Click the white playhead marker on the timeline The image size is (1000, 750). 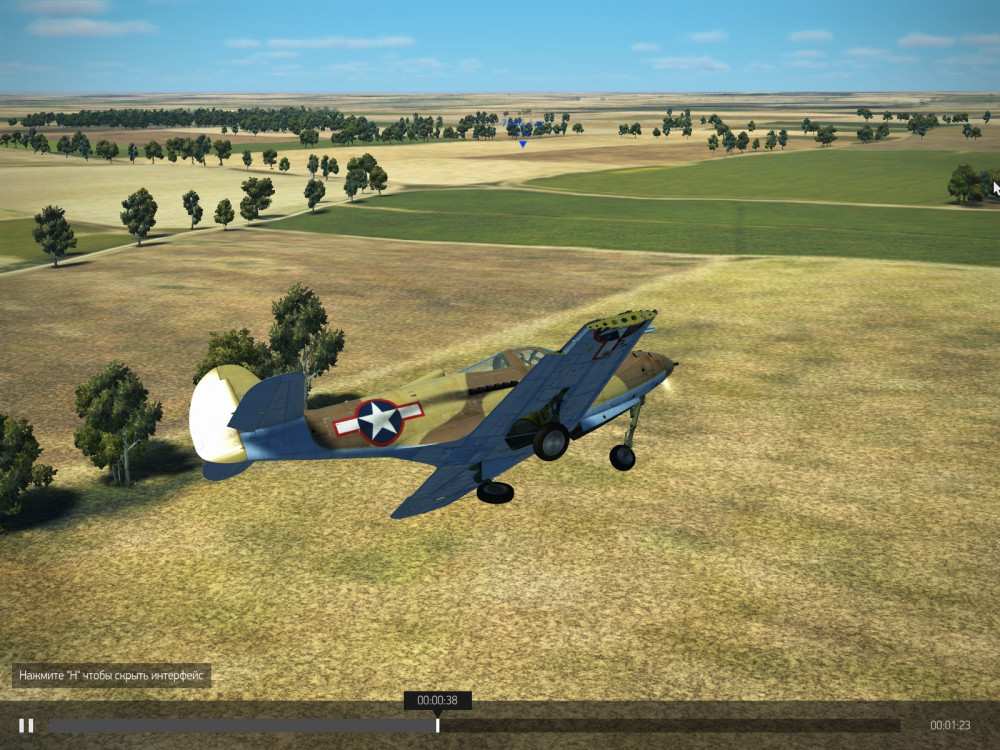click(437, 725)
